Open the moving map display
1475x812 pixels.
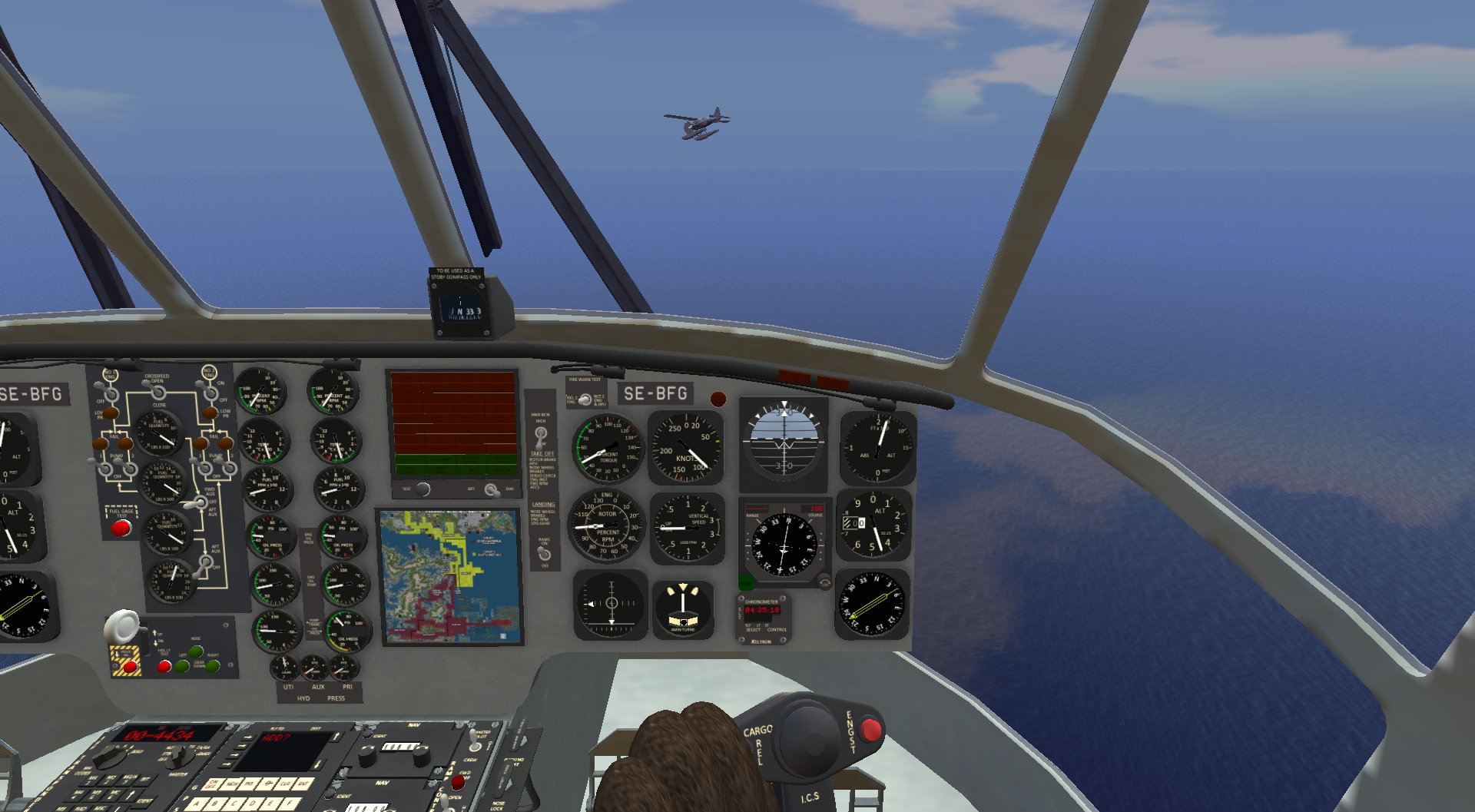tap(452, 576)
